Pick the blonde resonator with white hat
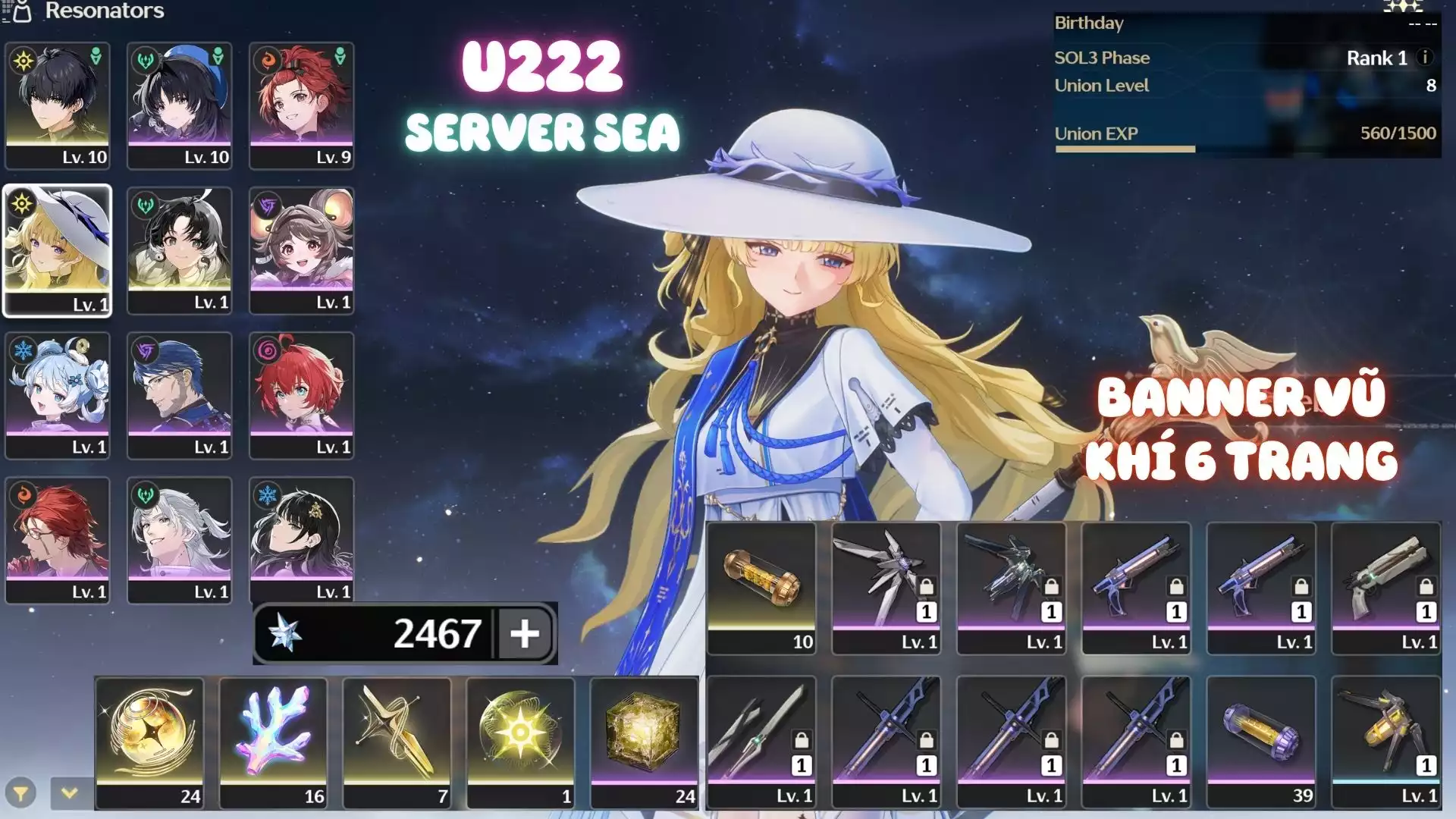The height and width of the screenshot is (819, 1456). [x=58, y=249]
